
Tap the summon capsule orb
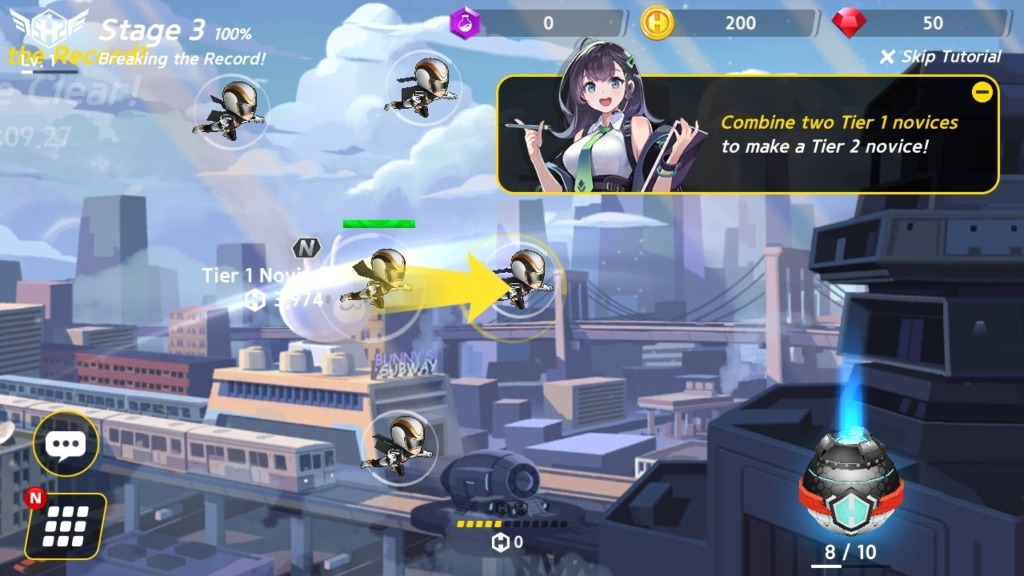pos(851,486)
